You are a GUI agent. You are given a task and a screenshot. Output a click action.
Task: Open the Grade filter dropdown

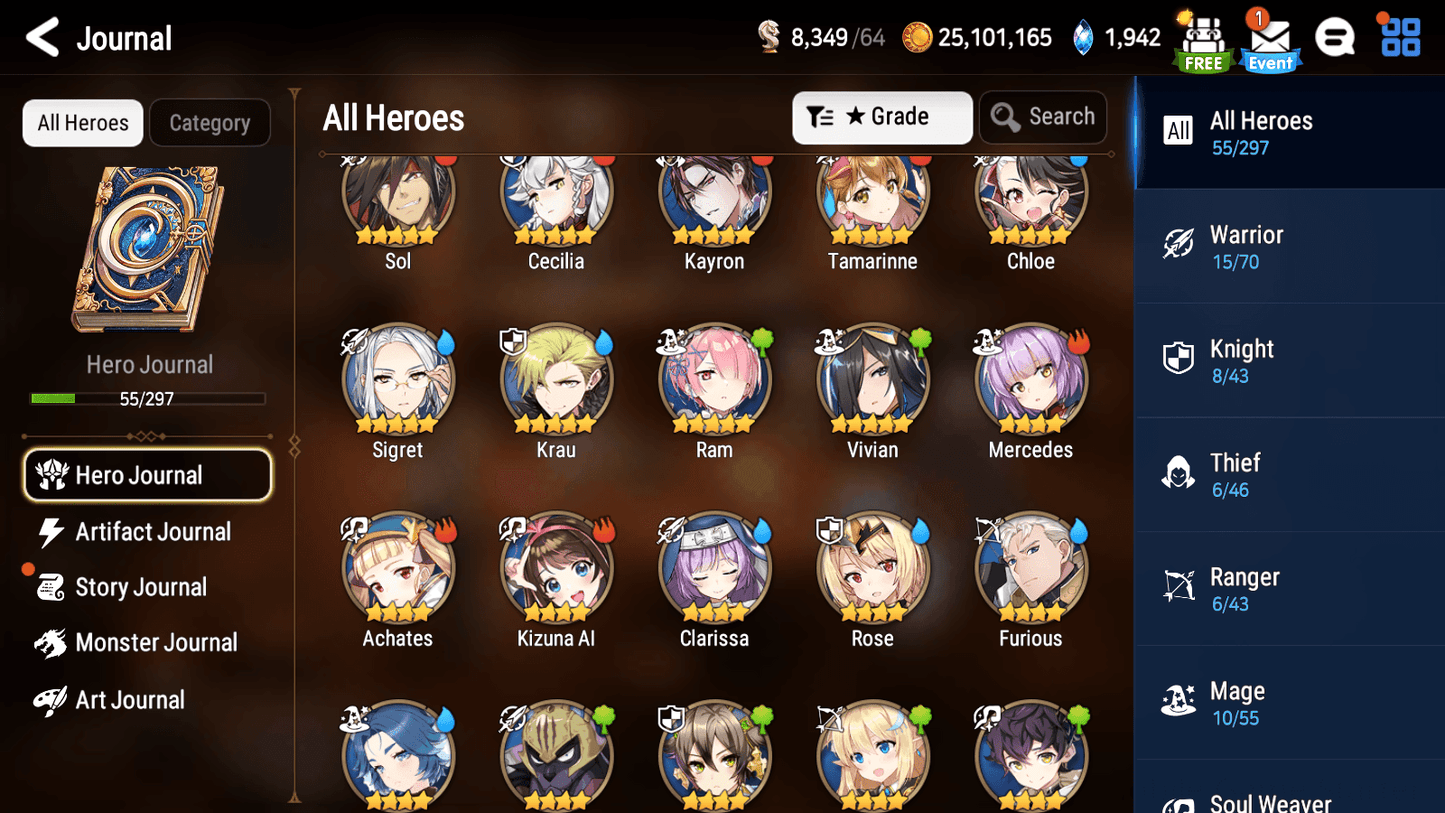pos(882,117)
